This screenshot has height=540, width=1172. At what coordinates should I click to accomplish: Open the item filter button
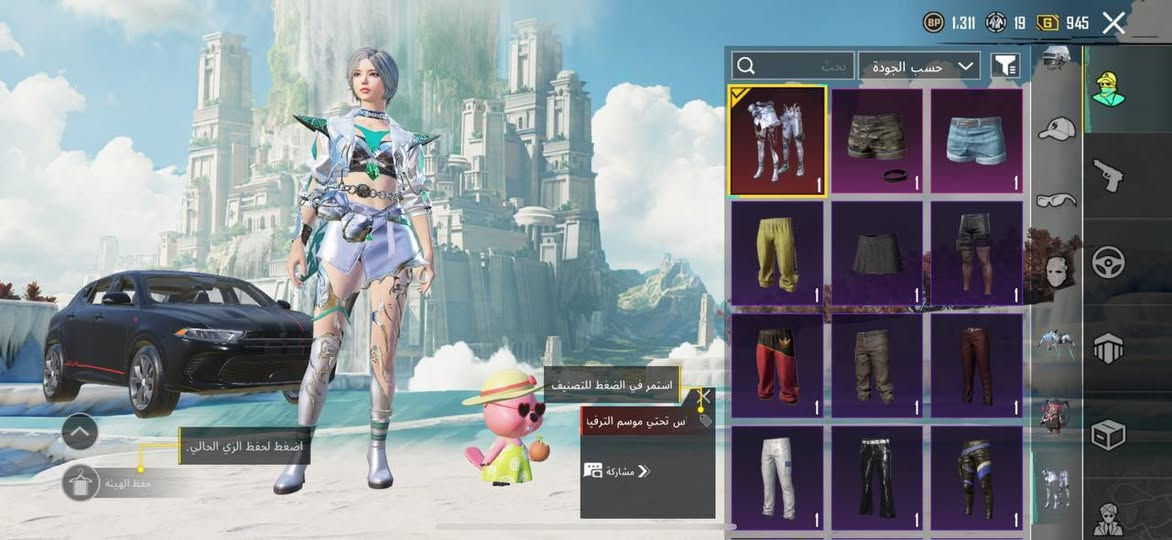[1005, 66]
